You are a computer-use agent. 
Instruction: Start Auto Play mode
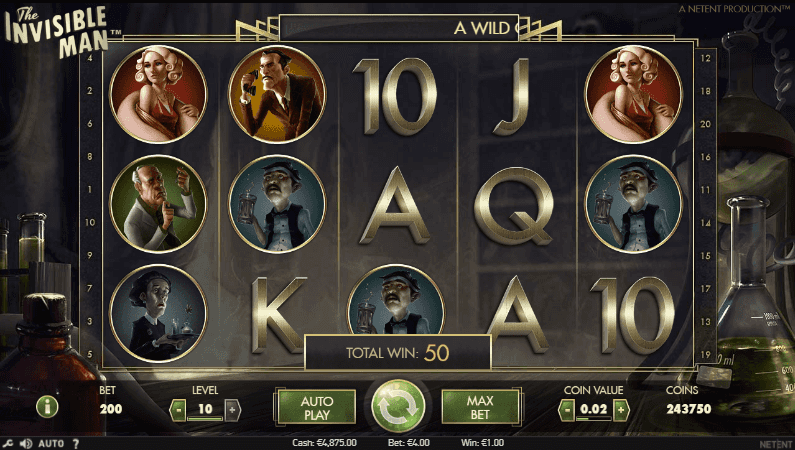click(x=316, y=407)
